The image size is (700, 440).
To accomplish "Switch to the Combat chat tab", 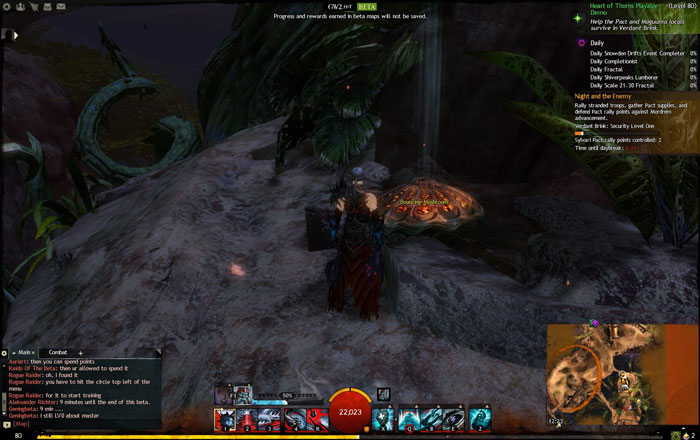I will [x=58, y=352].
